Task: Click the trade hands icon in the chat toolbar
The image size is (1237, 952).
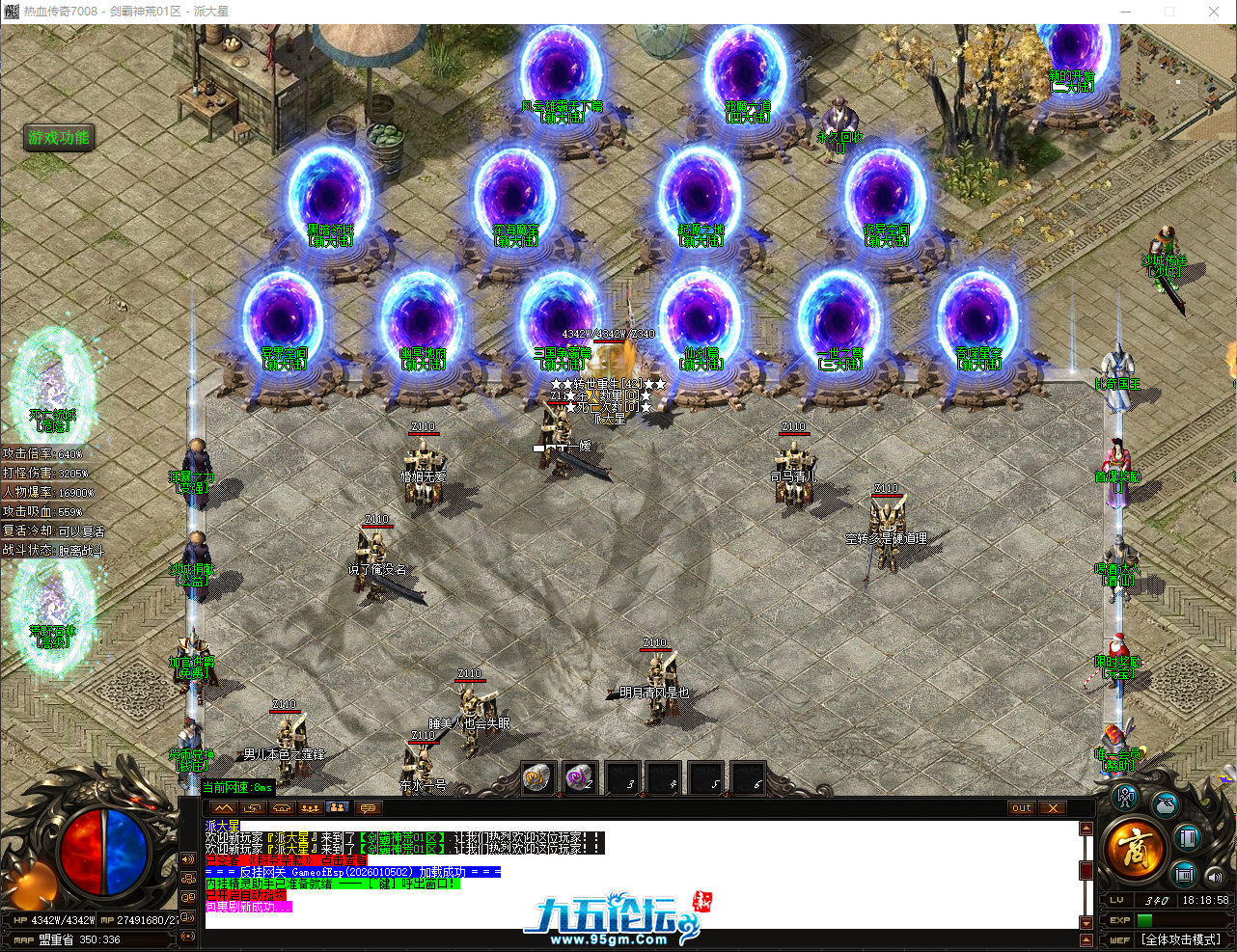Action: click(x=281, y=808)
